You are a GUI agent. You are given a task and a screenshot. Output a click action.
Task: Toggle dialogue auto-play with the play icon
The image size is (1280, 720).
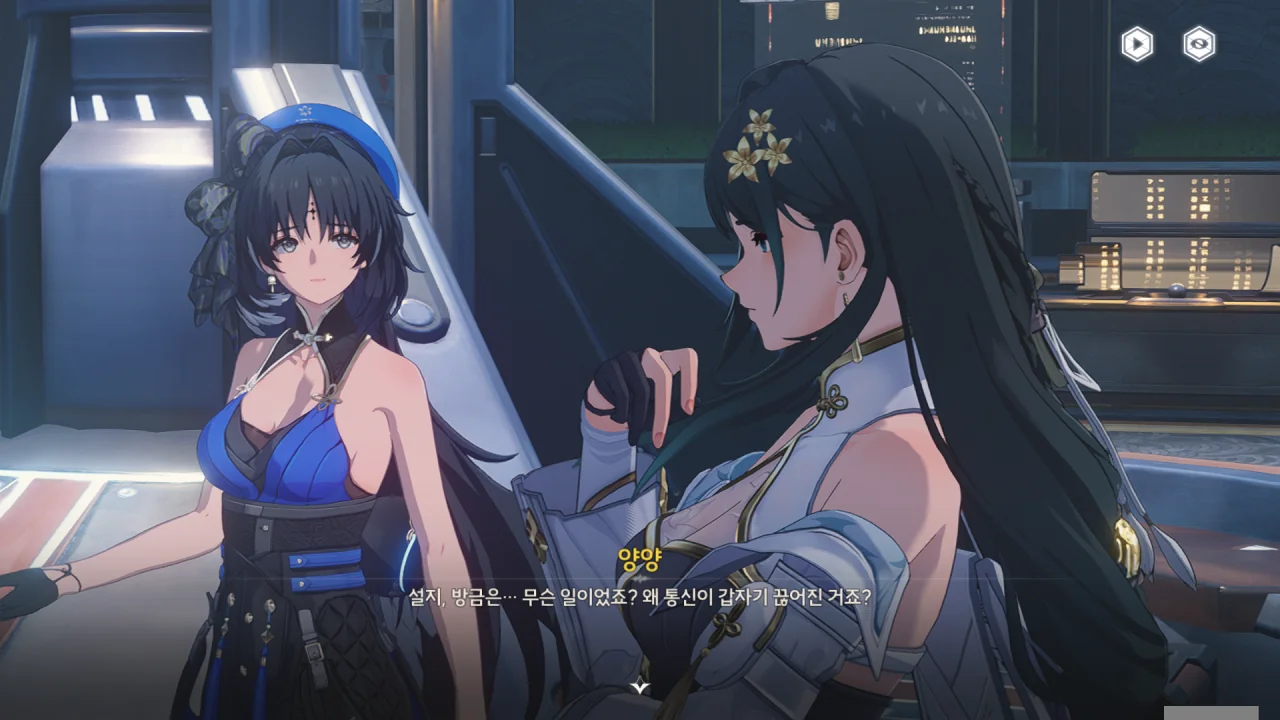point(1137,44)
